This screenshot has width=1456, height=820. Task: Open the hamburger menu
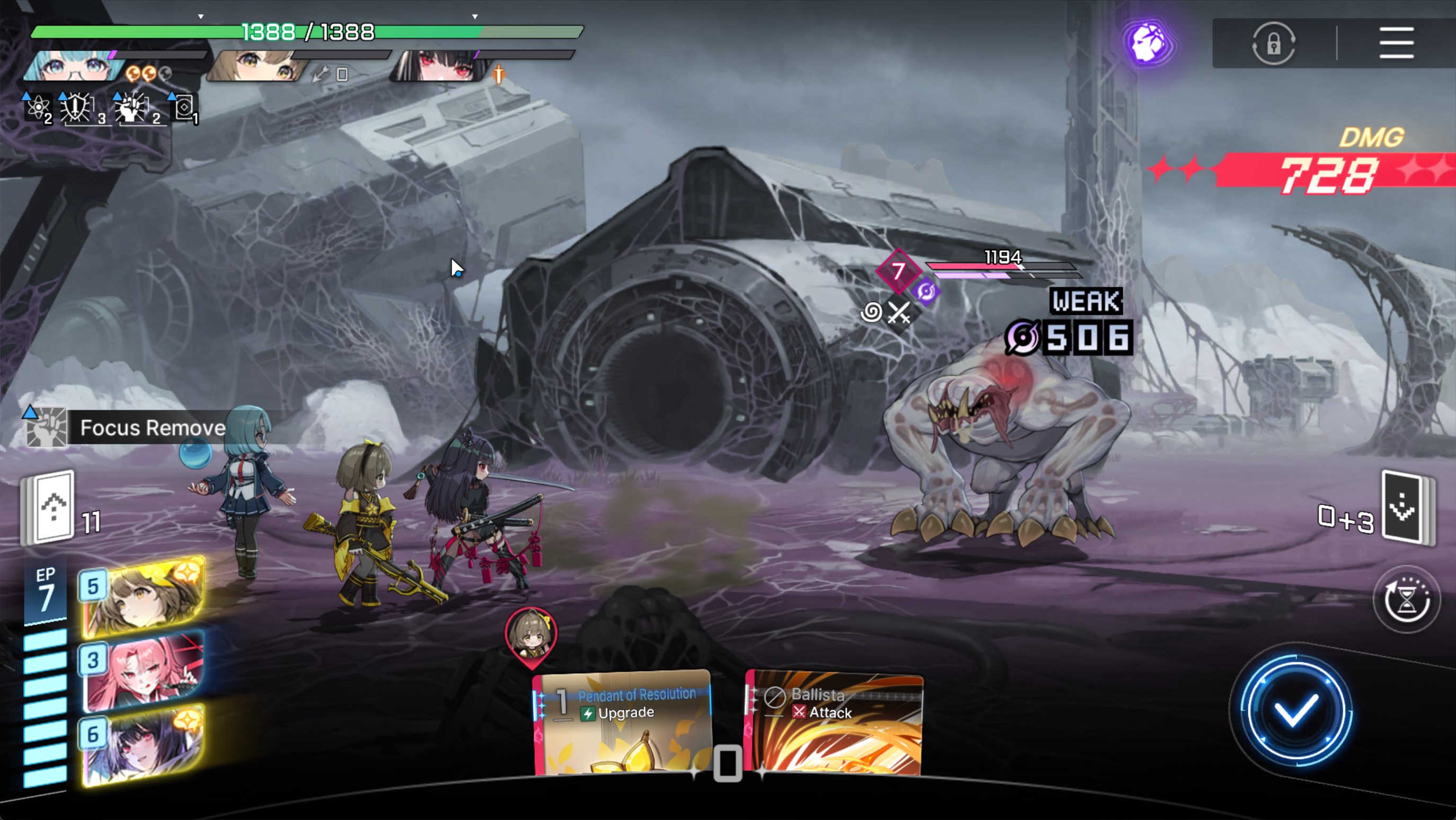(x=1396, y=42)
